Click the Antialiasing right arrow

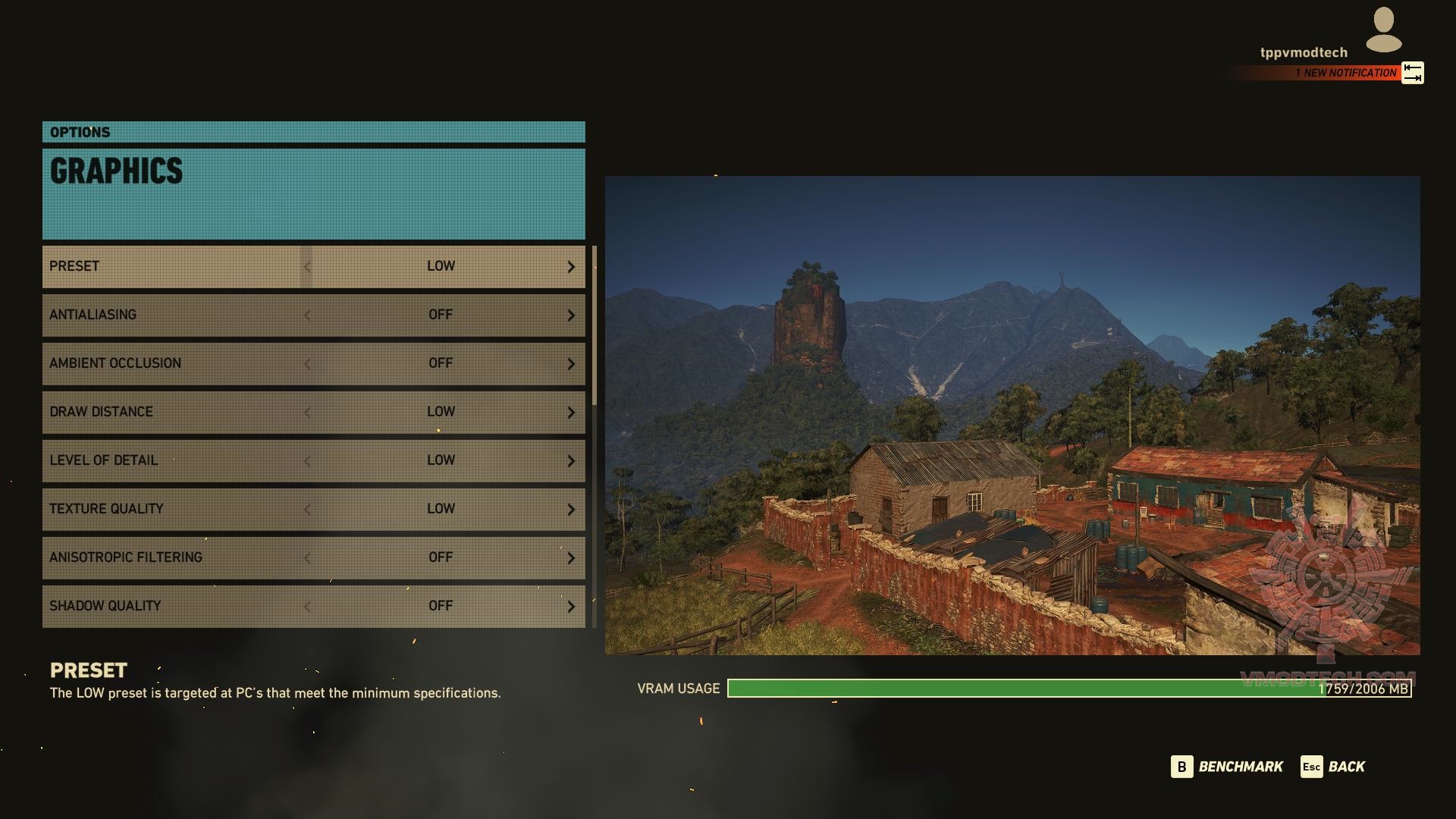[571, 315]
